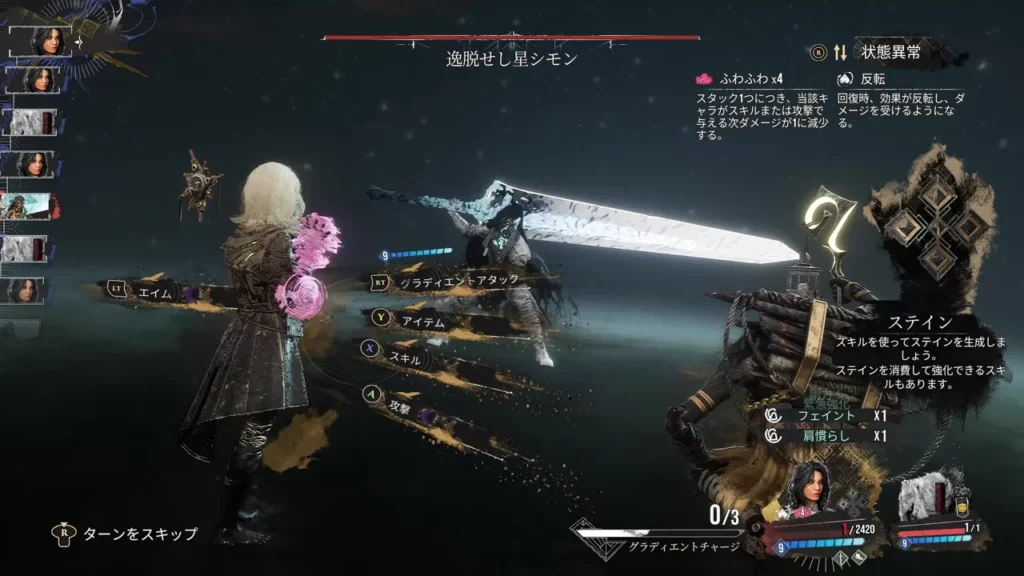Check the 肩慣らし buff entry

[826, 436]
